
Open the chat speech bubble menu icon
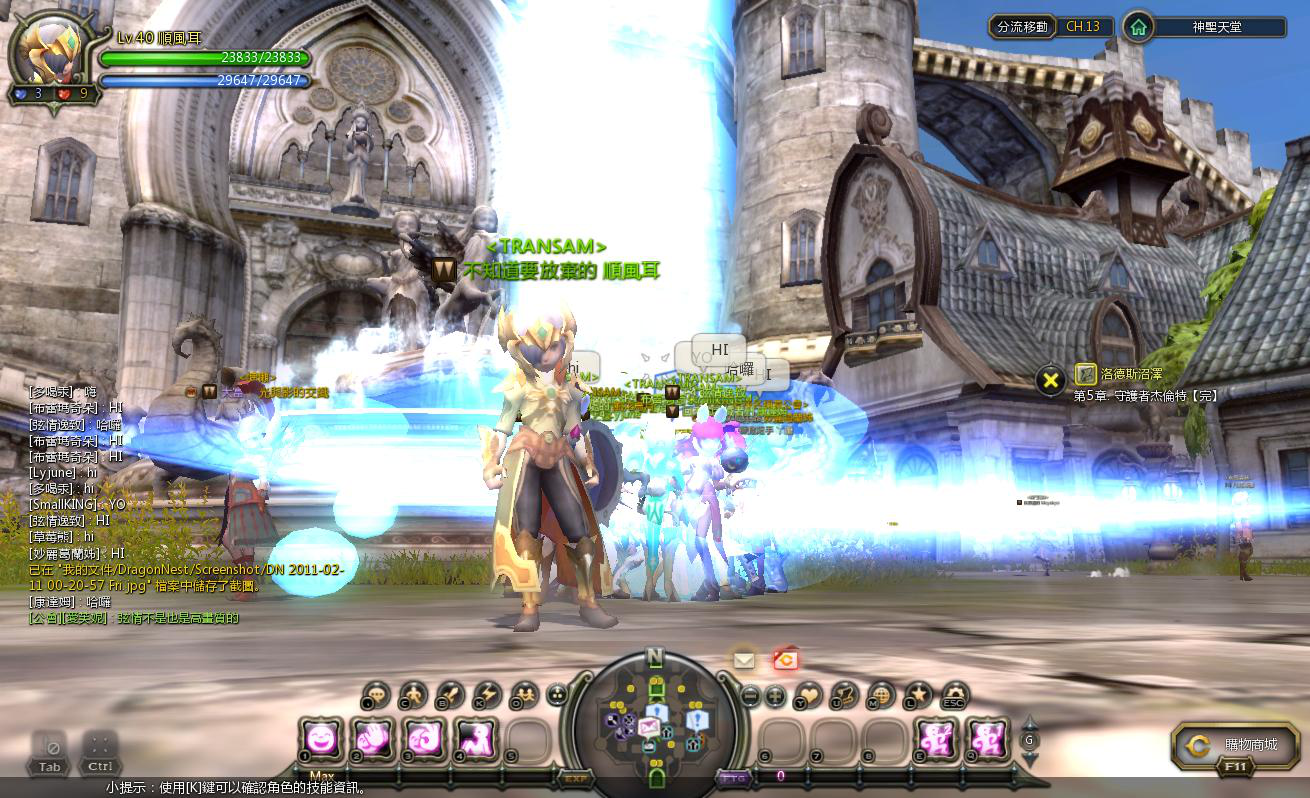tap(377, 694)
